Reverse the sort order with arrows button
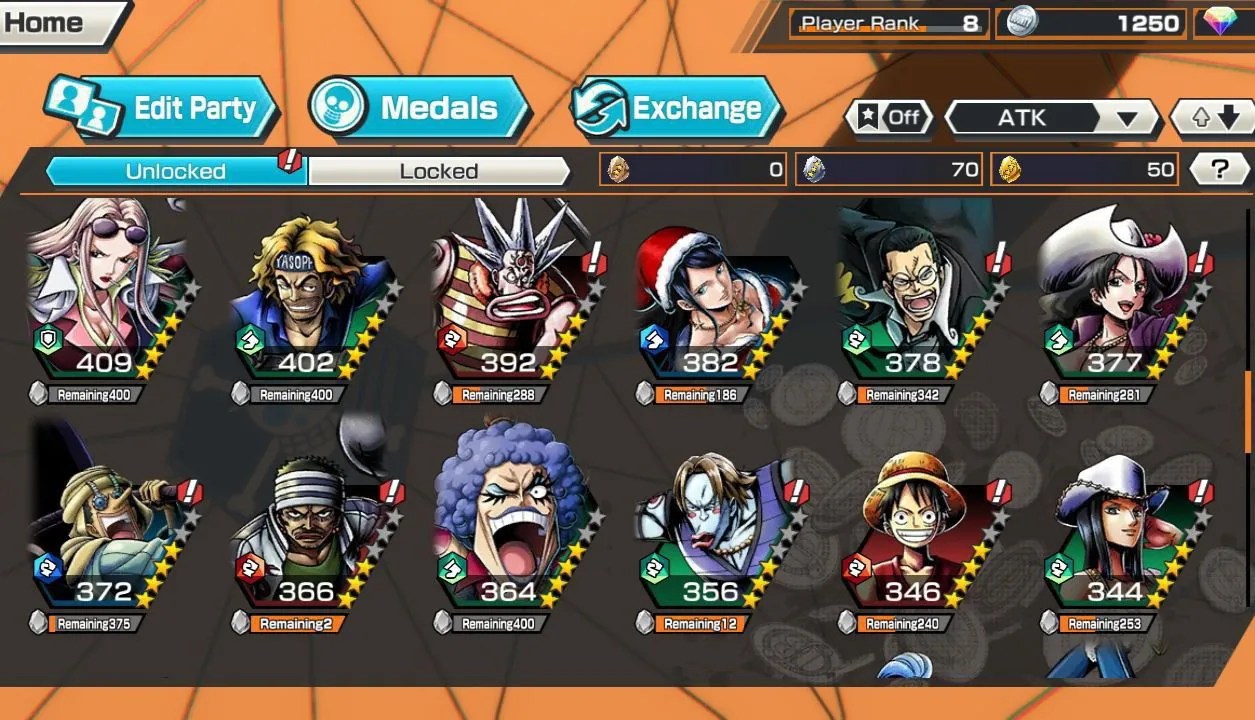 [x=1212, y=118]
